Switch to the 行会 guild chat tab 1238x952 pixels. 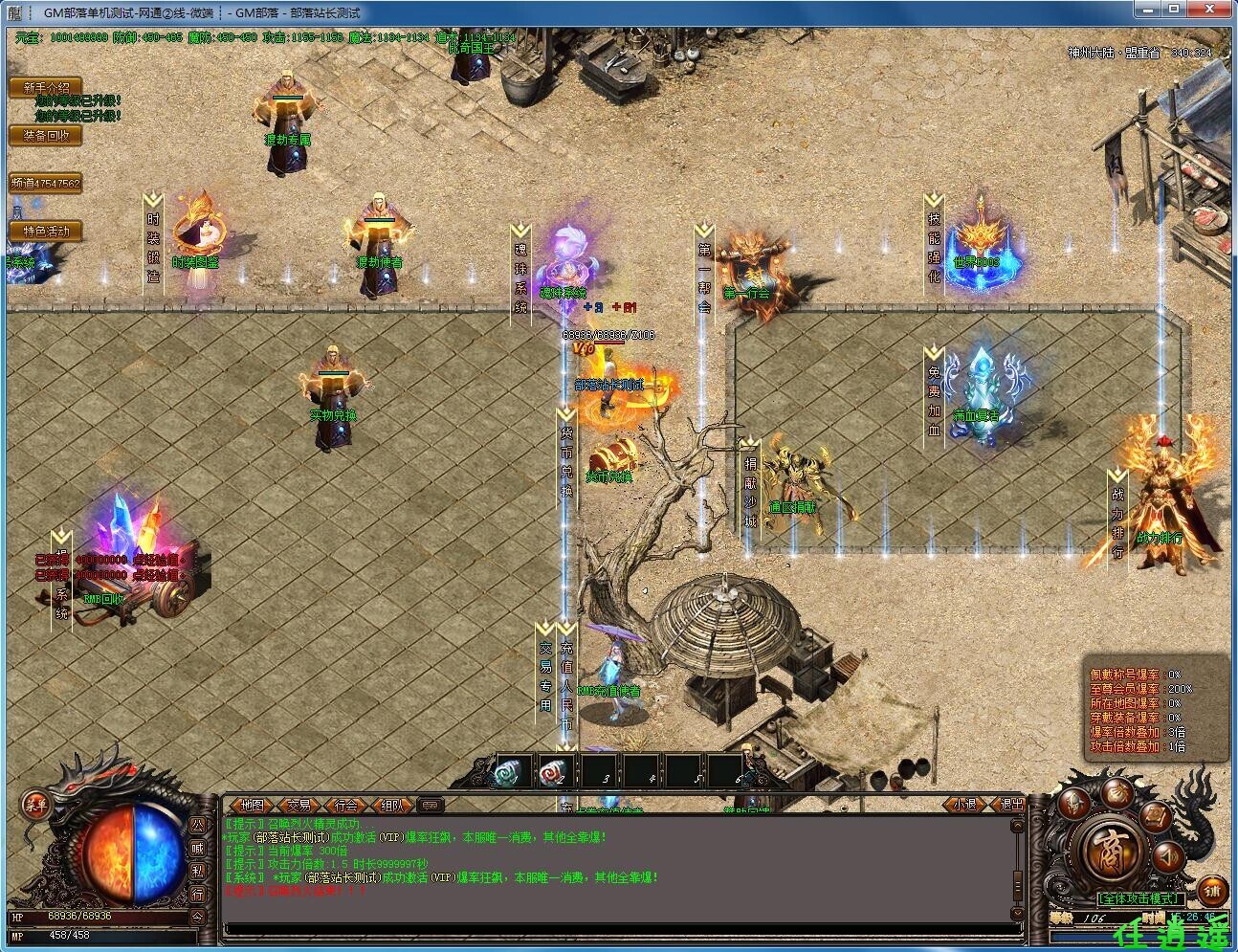(x=347, y=806)
